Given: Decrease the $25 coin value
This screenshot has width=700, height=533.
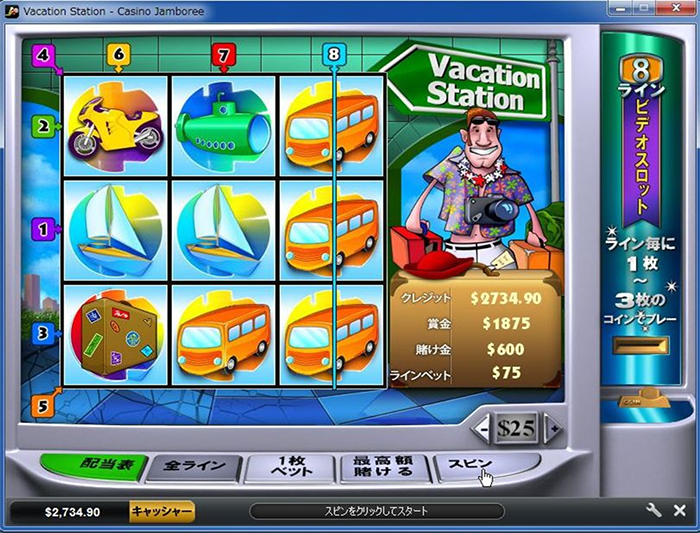Looking at the screenshot, I should [483, 429].
